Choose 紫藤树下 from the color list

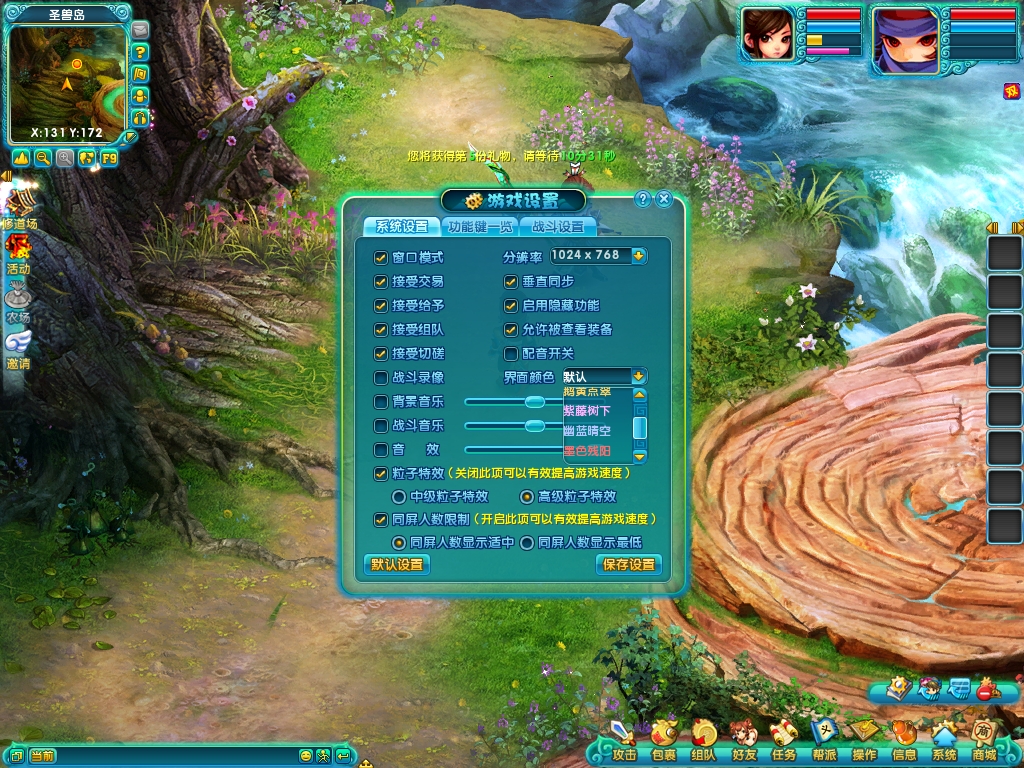[x=588, y=411]
